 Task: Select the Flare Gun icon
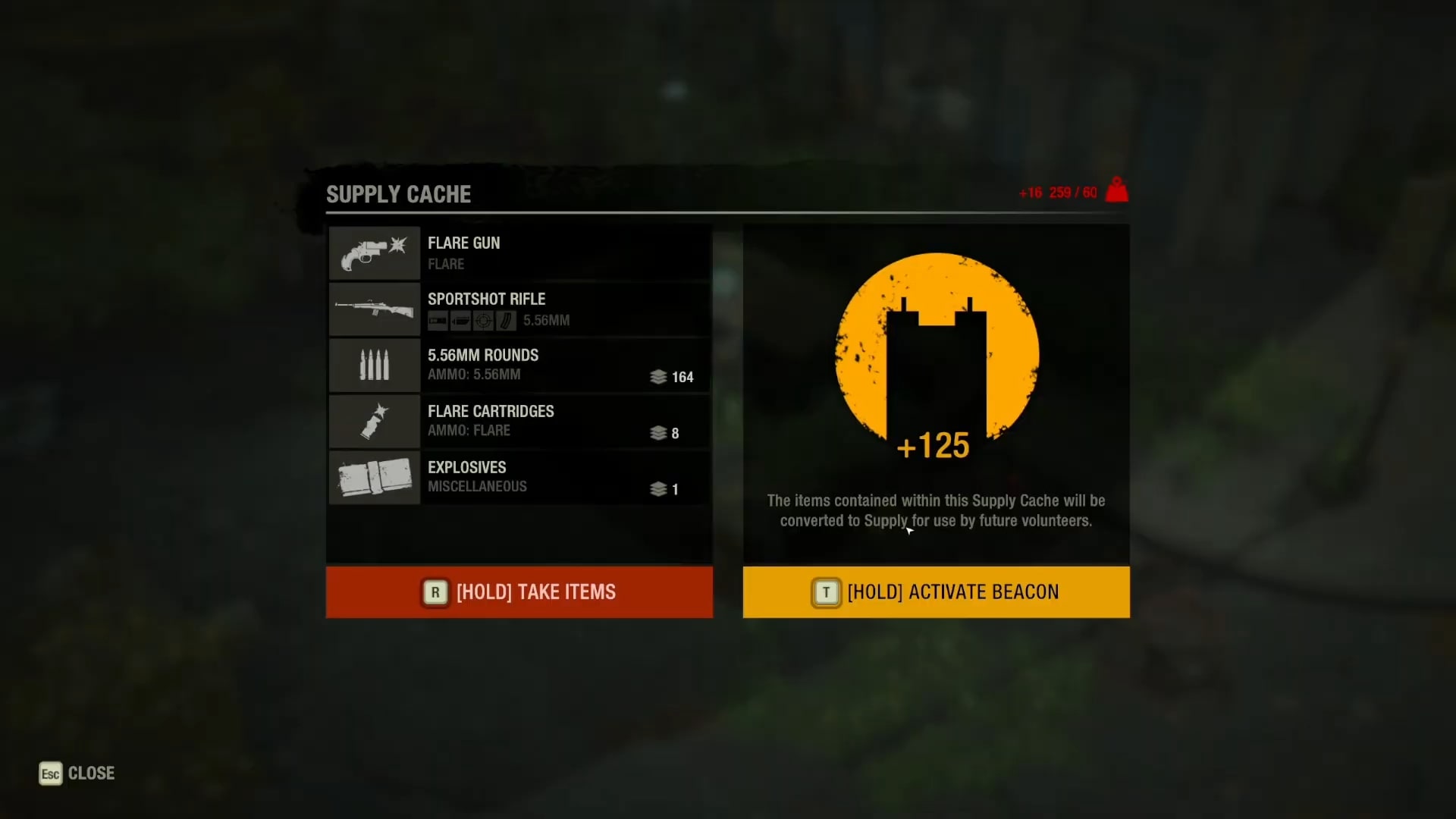(x=374, y=253)
